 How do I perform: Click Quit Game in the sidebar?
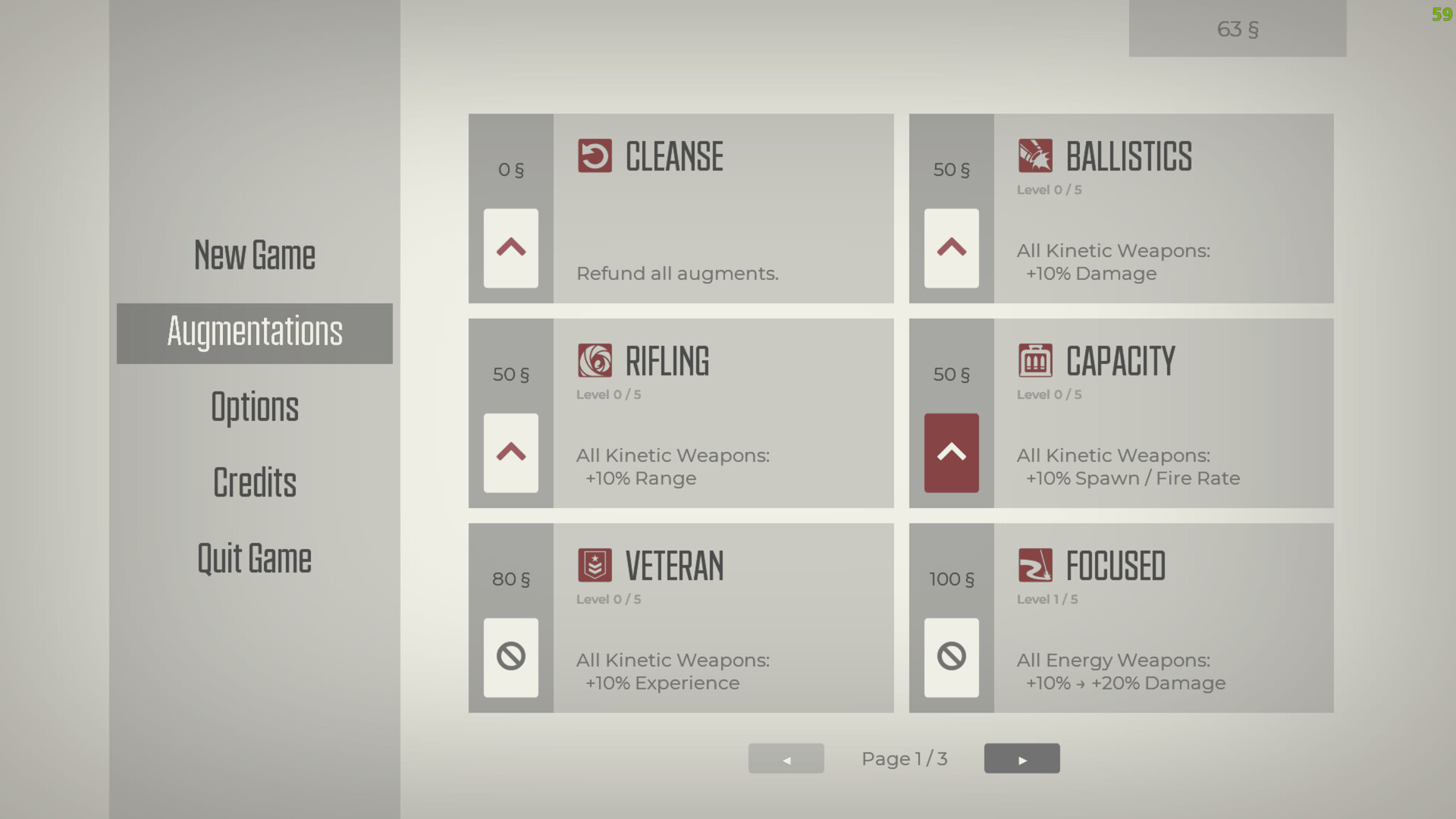[254, 559]
